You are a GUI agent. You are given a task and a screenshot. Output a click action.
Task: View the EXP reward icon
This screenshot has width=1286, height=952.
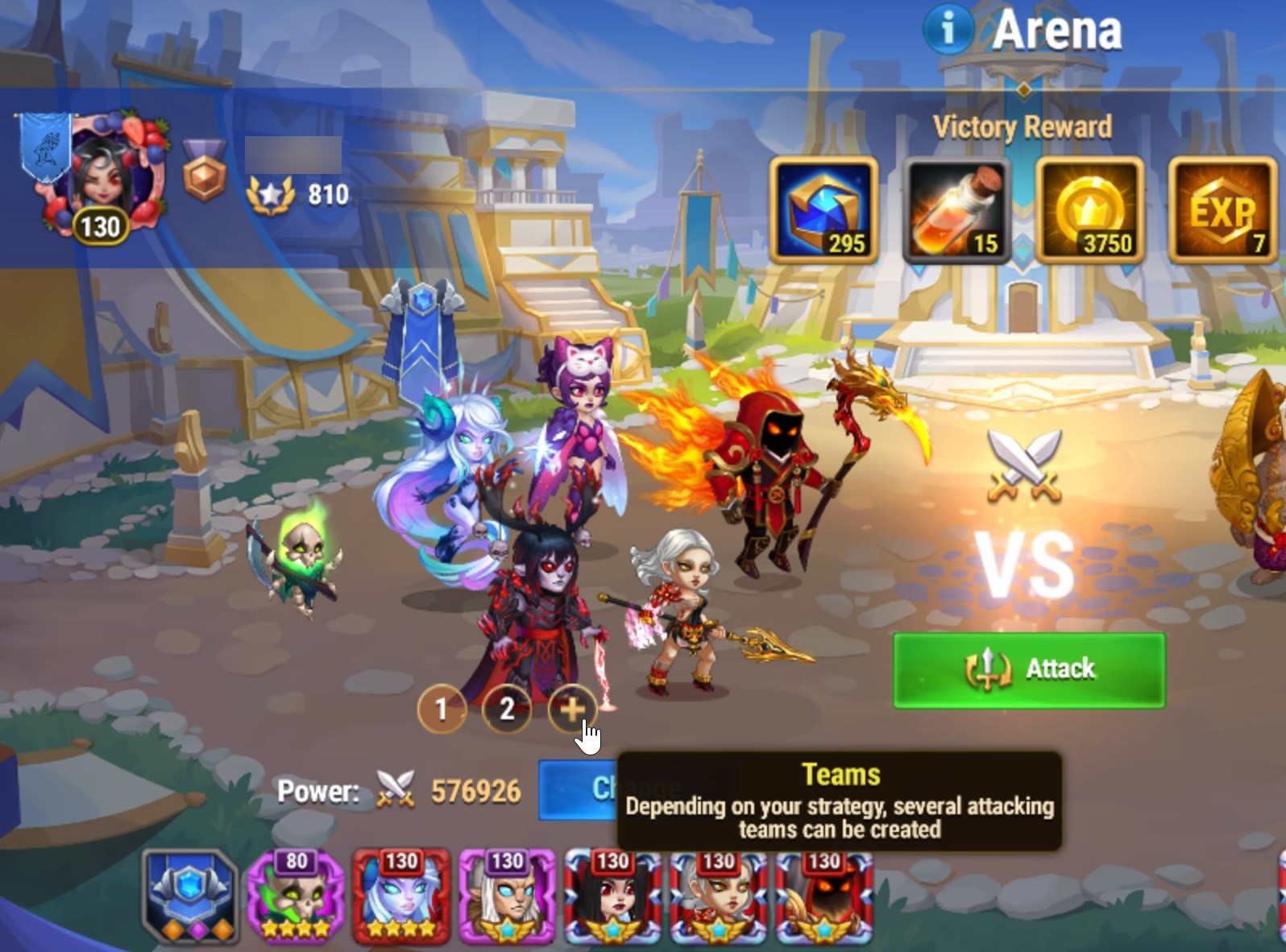[1222, 209]
